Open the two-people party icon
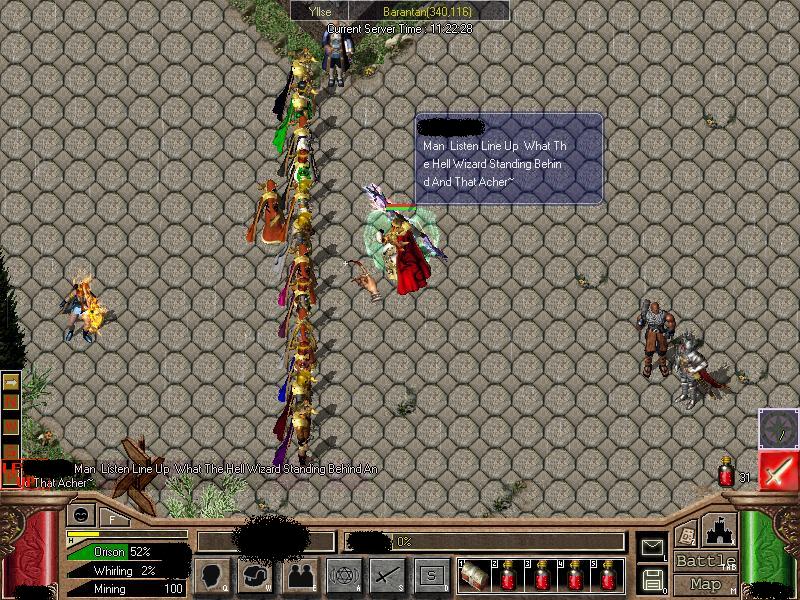 click(x=301, y=575)
